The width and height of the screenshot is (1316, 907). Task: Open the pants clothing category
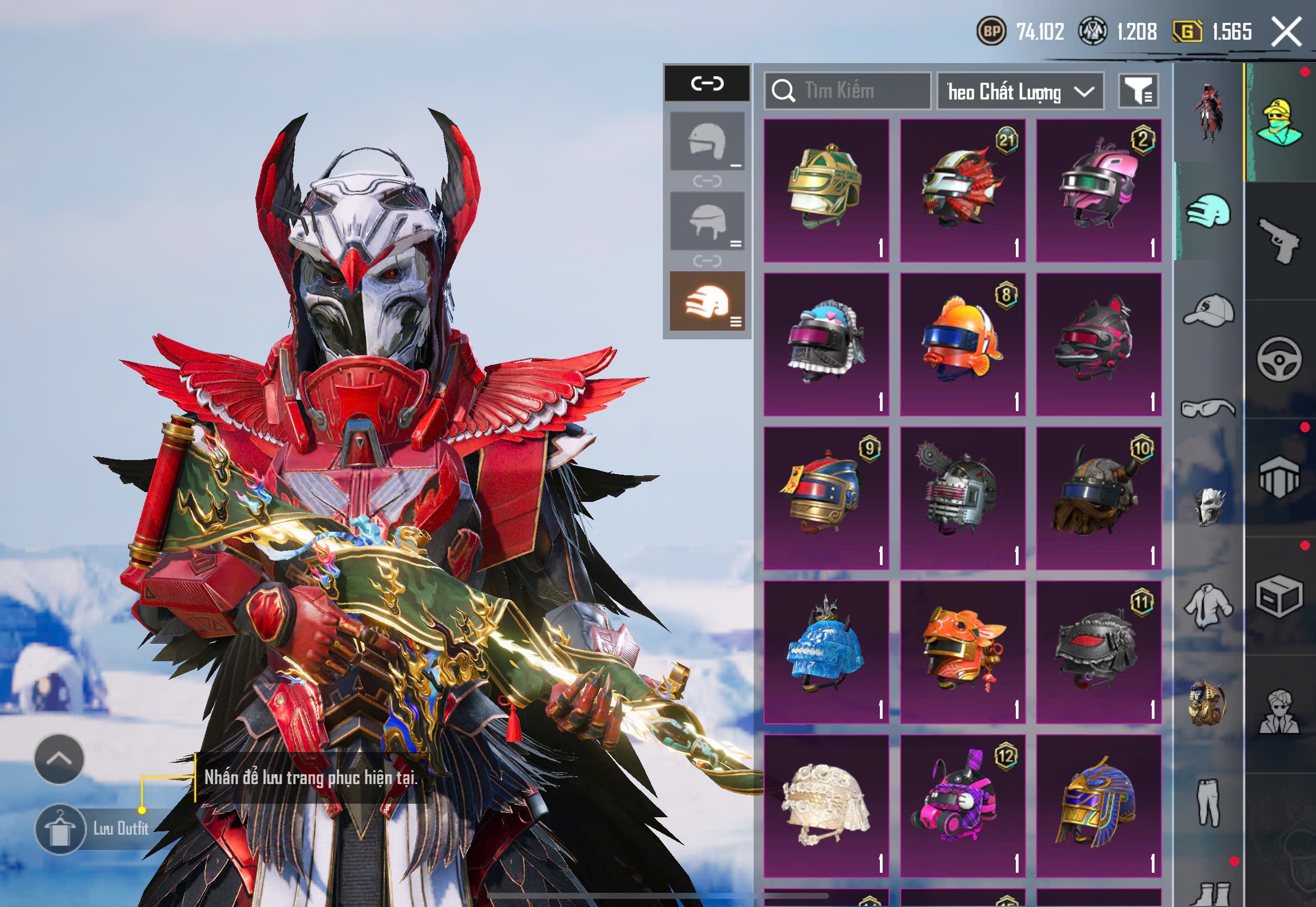pyautogui.click(x=1209, y=803)
